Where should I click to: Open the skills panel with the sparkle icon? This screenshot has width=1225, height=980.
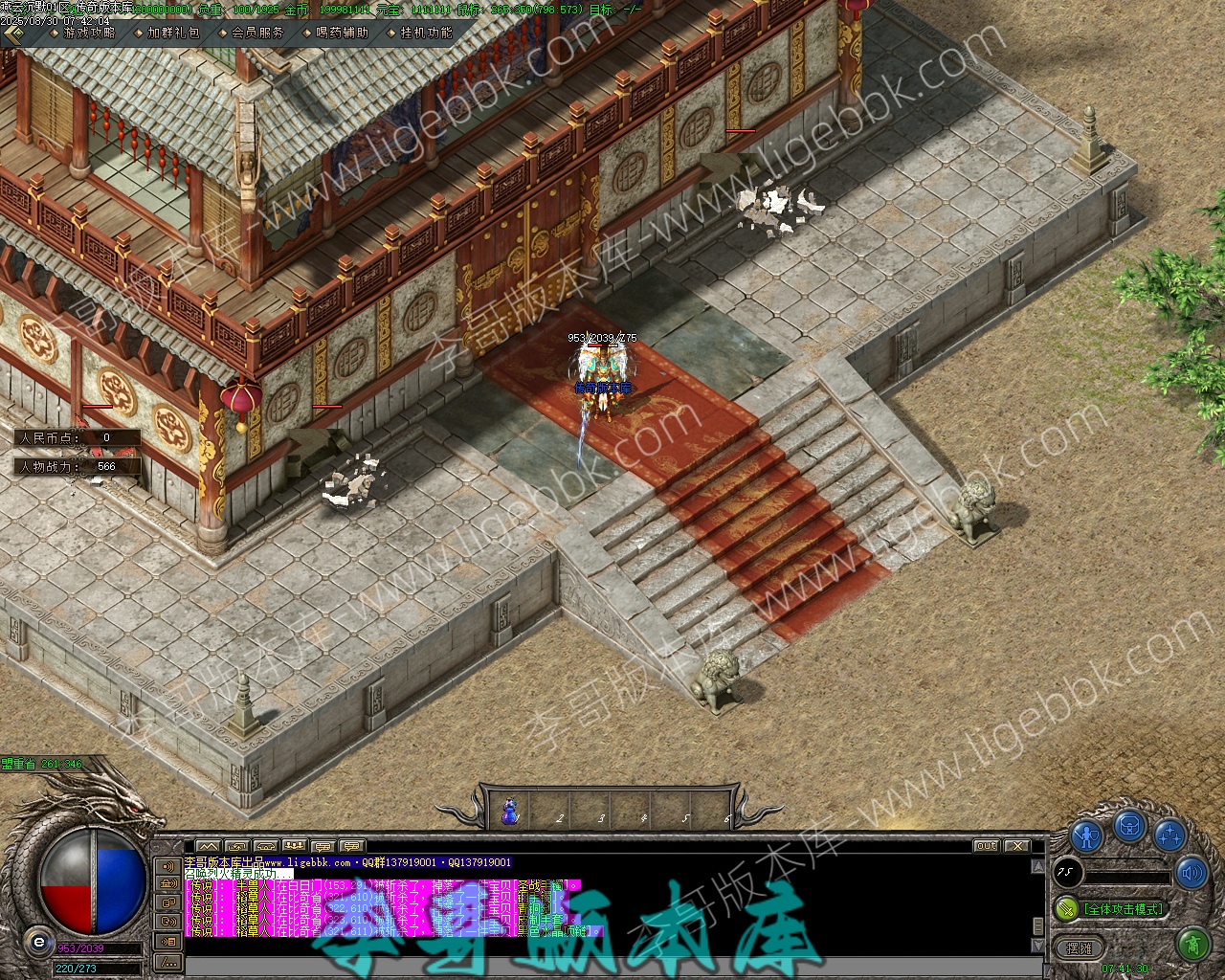[1169, 835]
